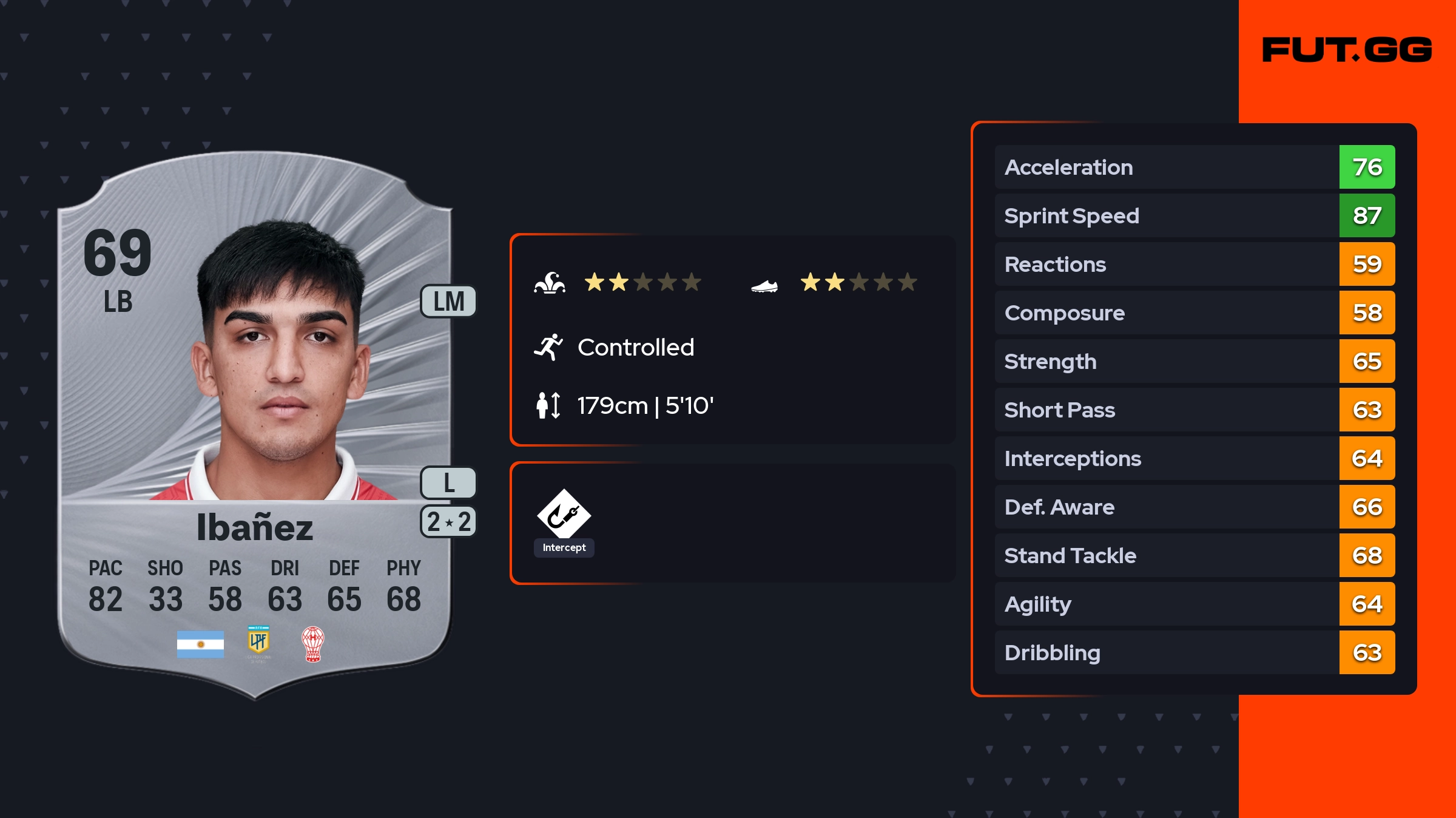Open the FUT.GG logo link
Viewport: 1456px width, 818px height.
[x=1347, y=50]
